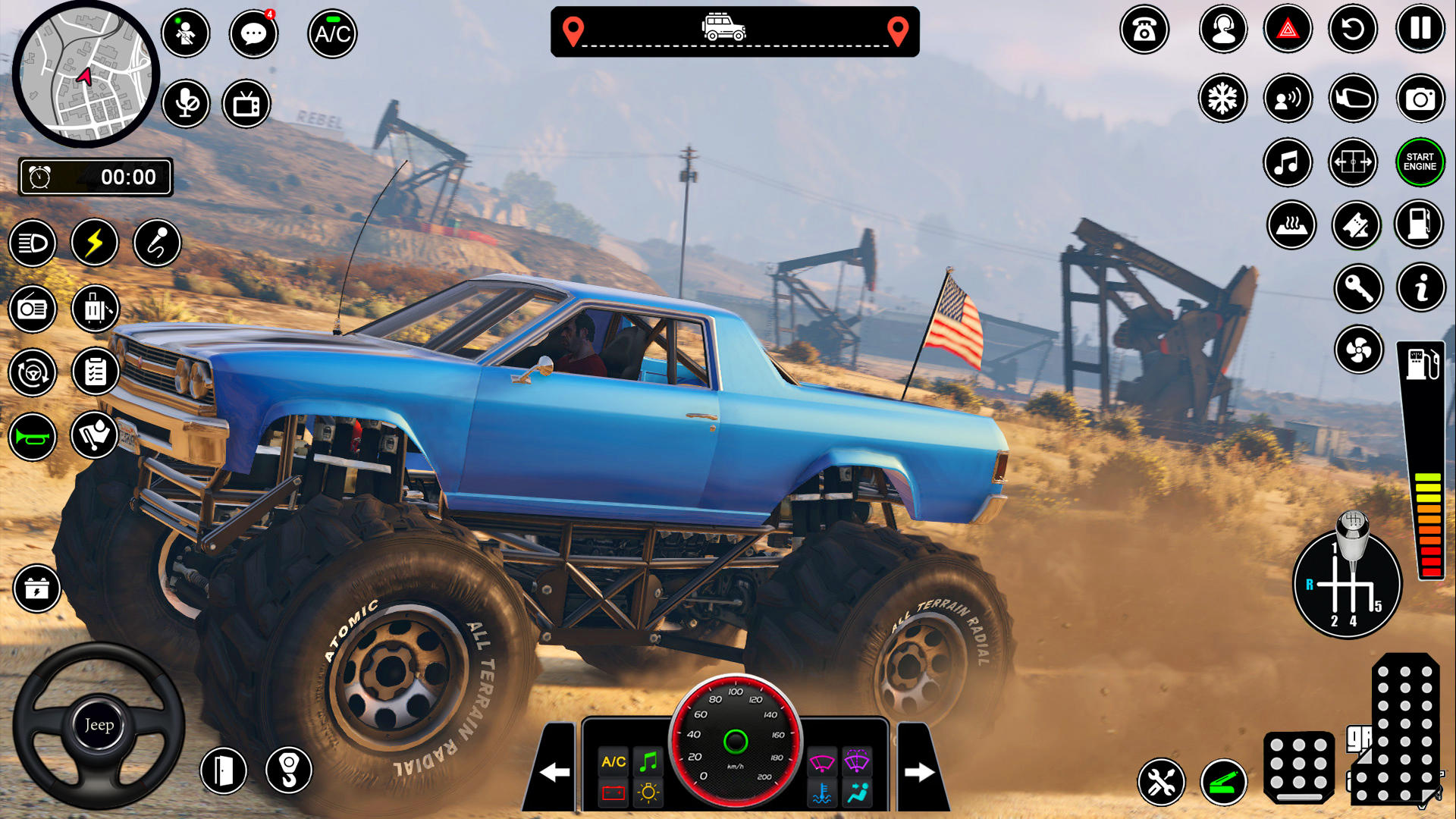The image size is (1456, 819).
Task: Open the camera view switcher
Action: point(1420,99)
